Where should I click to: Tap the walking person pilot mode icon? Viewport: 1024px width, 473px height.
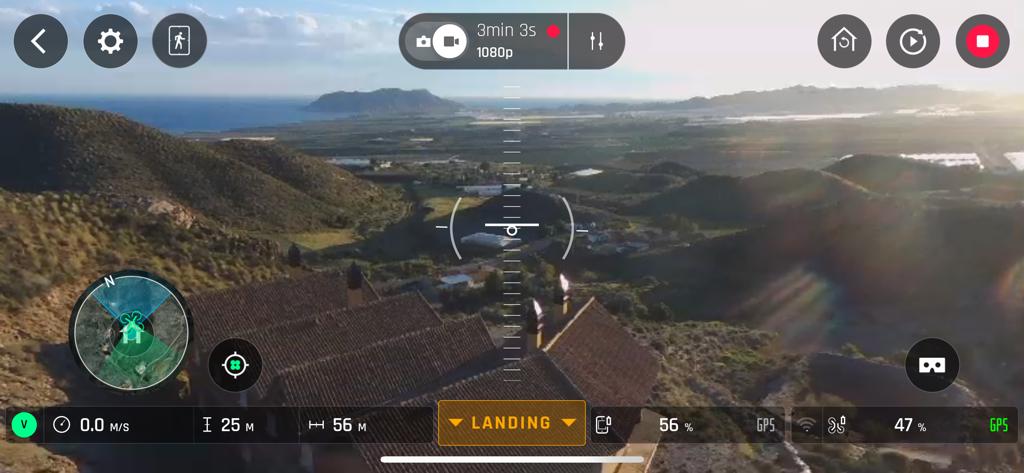(x=180, y=41)
